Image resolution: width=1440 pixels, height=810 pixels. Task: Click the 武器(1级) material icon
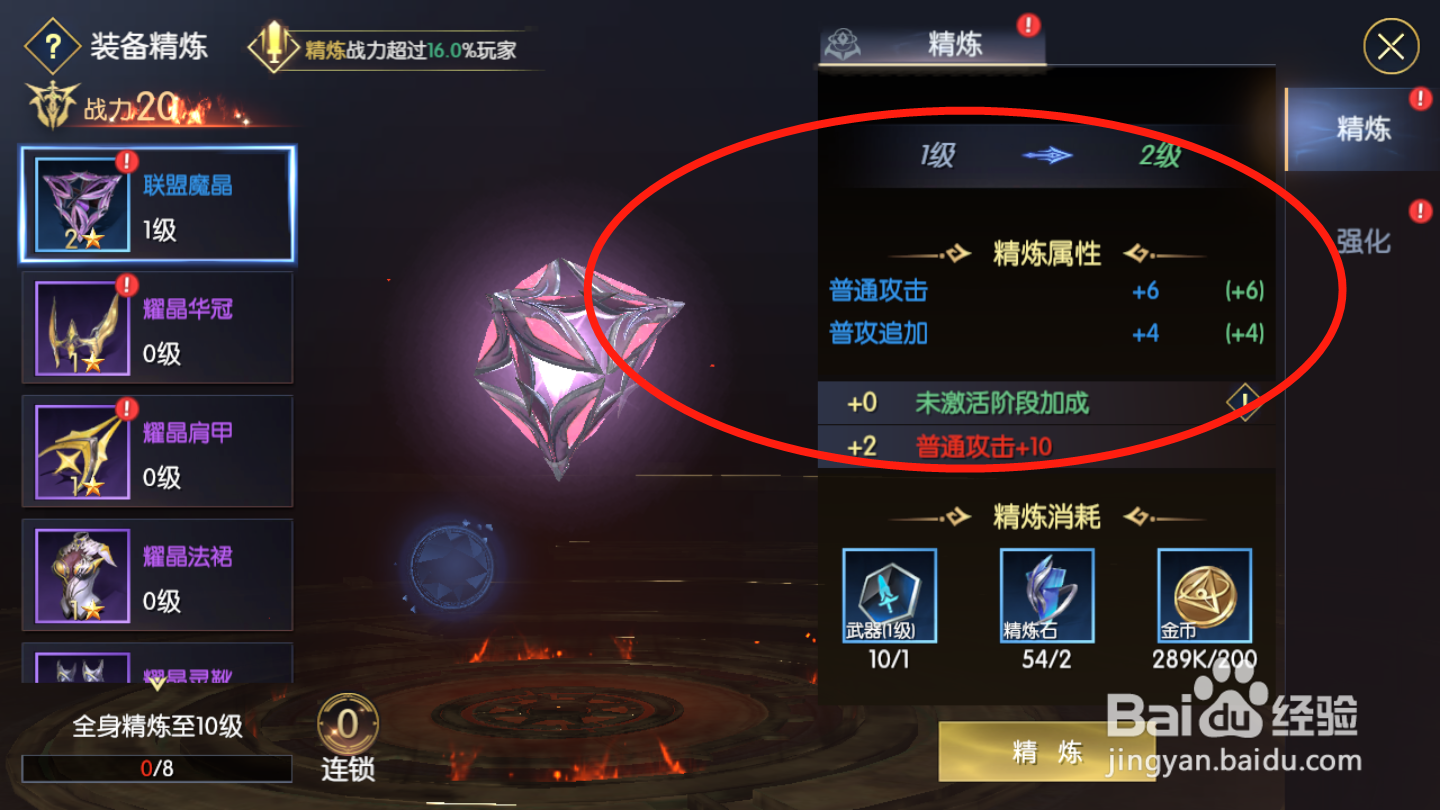pos(888,596)
